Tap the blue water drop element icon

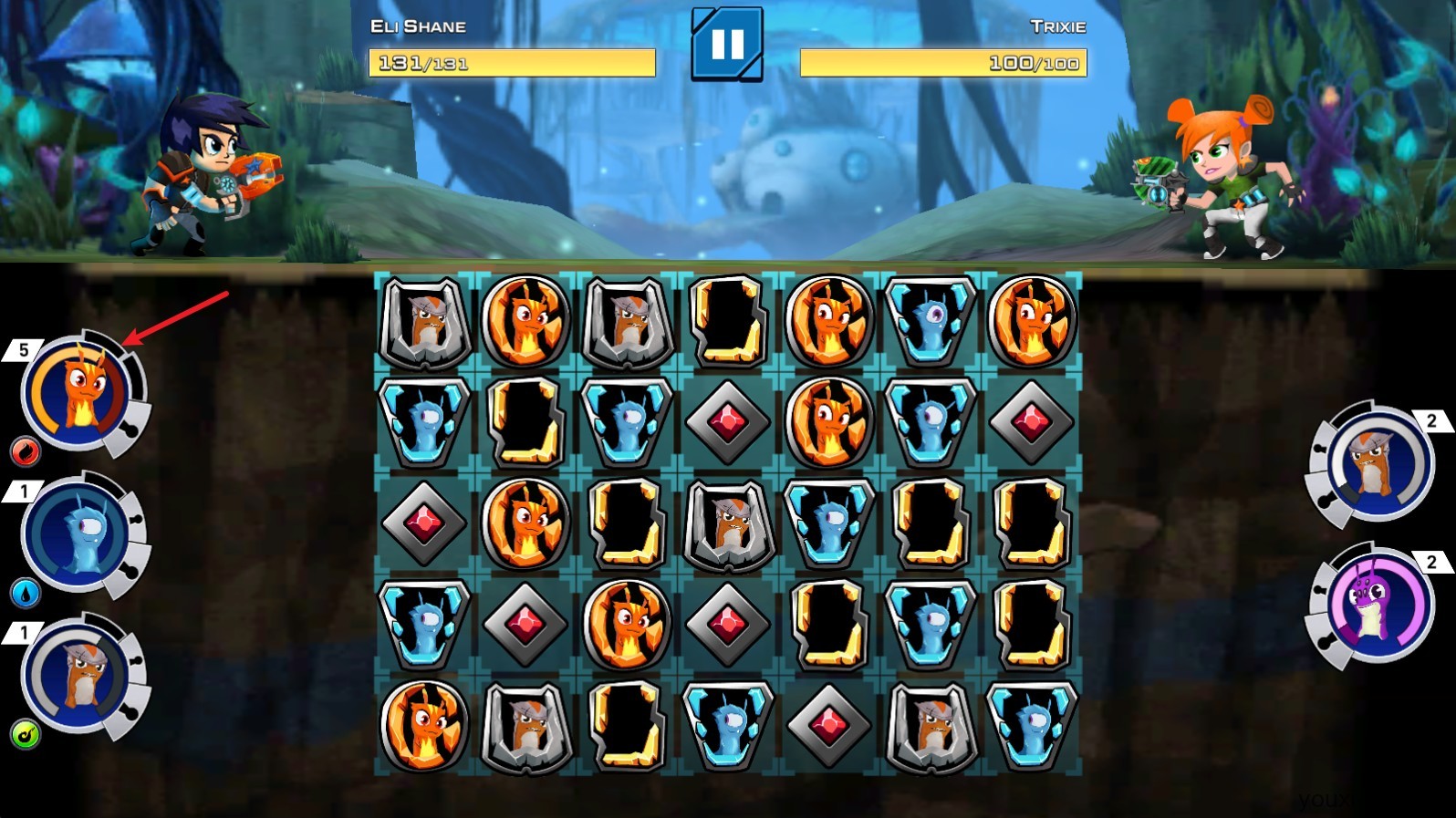click(25, 593)
